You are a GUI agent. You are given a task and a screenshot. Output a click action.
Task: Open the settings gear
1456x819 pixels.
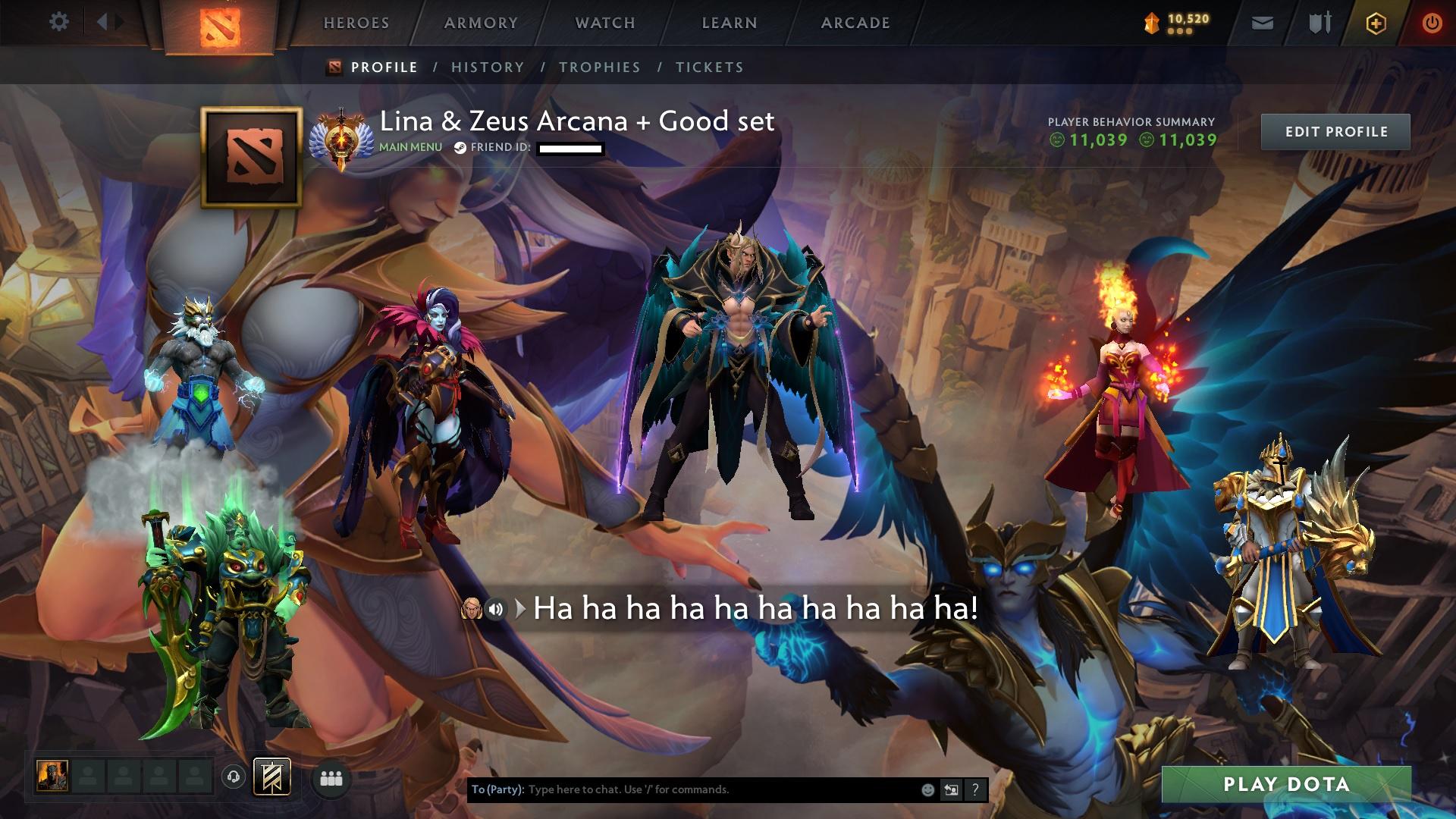(59, 22)
